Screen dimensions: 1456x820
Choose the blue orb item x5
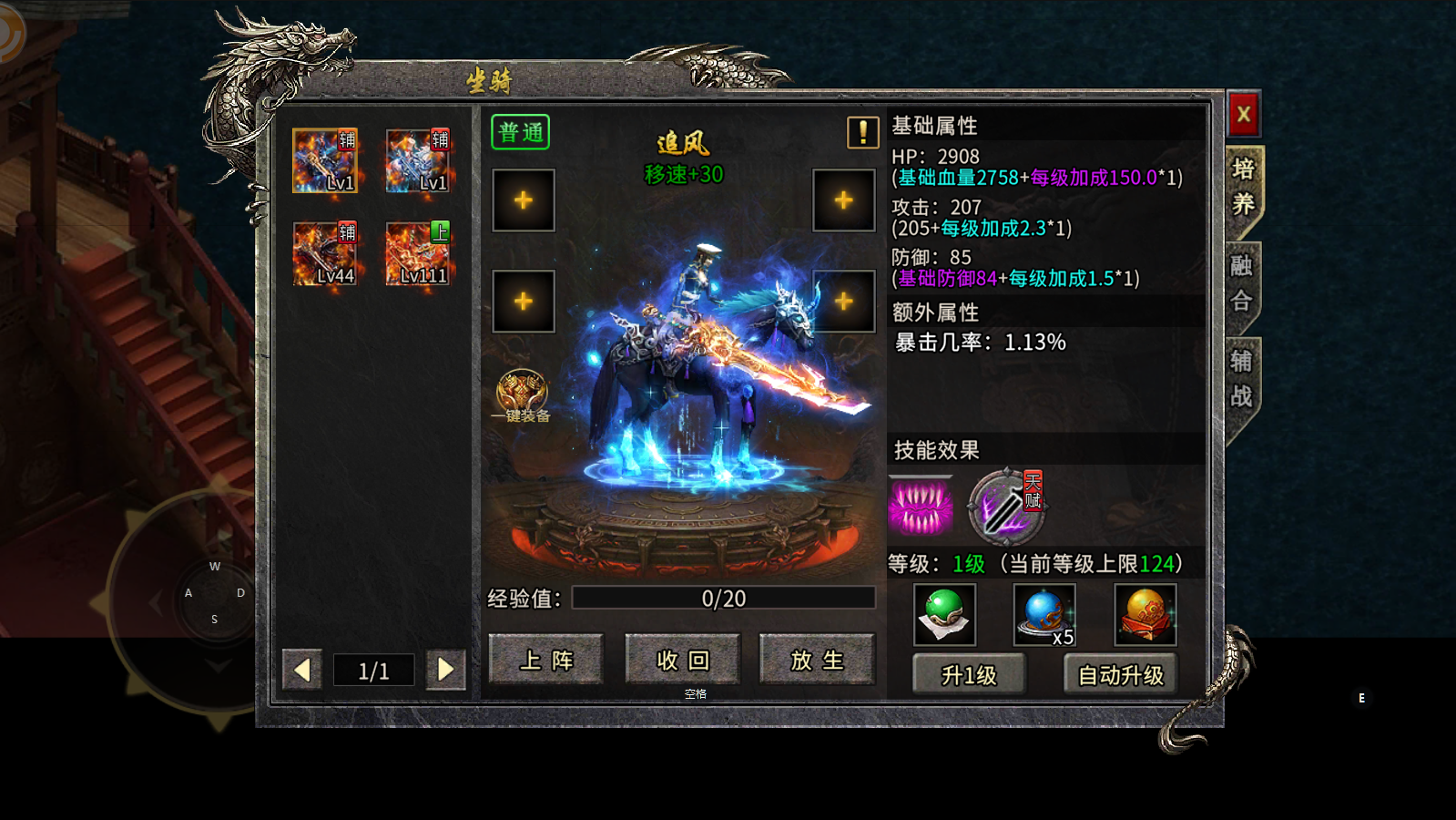pos(1044,615)
